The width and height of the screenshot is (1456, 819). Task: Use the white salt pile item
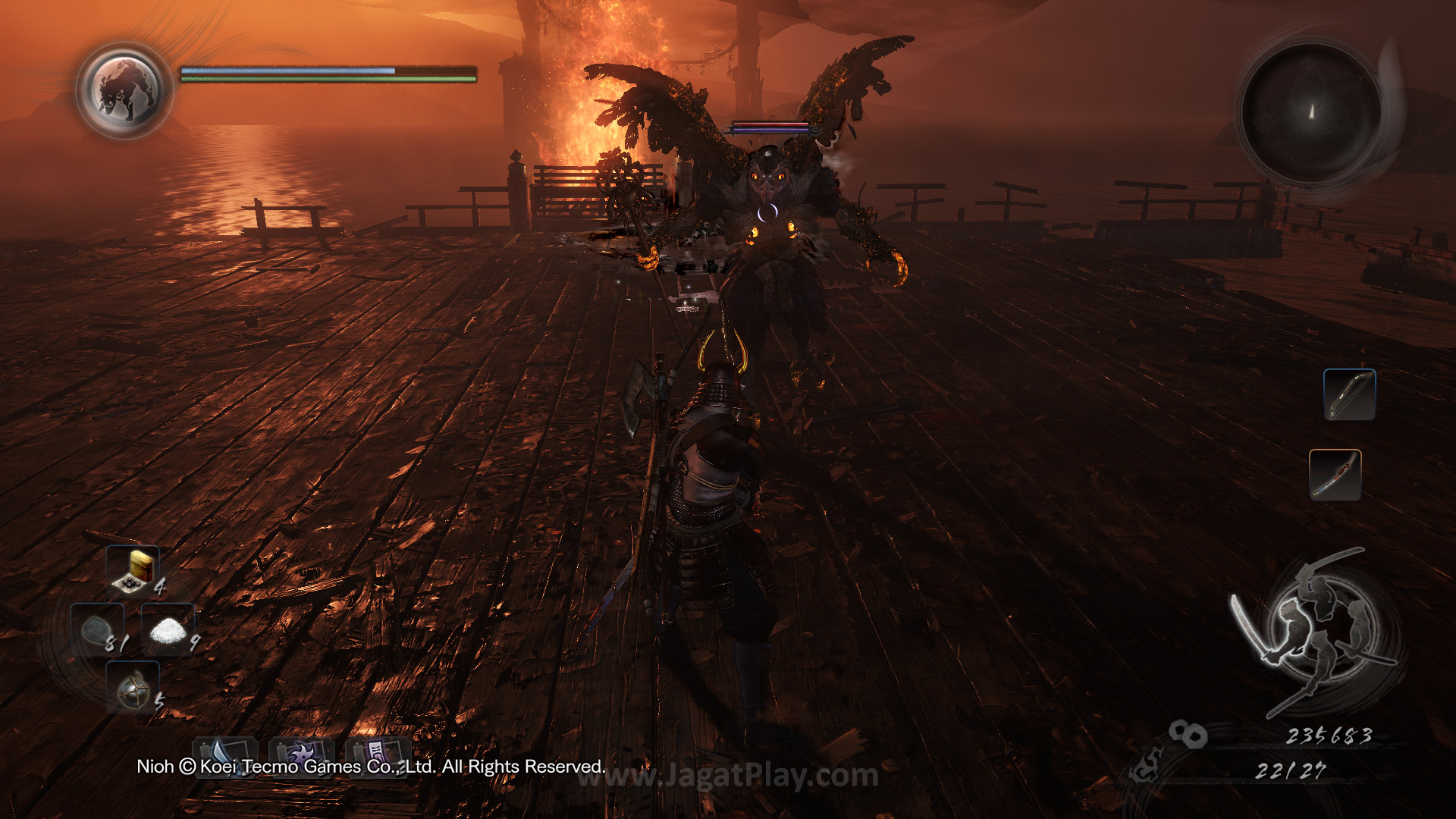[x=168, y=629]
